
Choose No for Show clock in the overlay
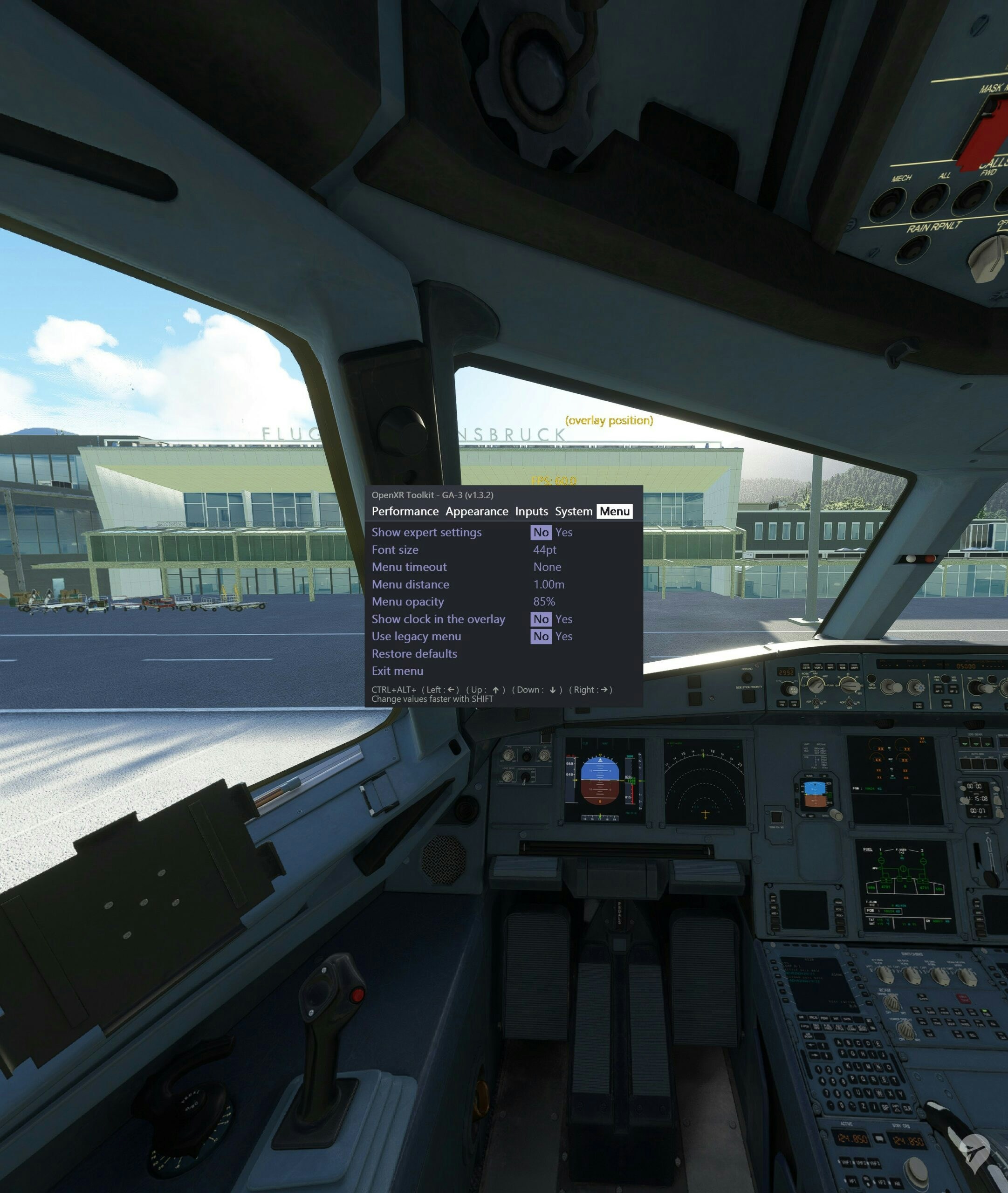tap(541, 619)
